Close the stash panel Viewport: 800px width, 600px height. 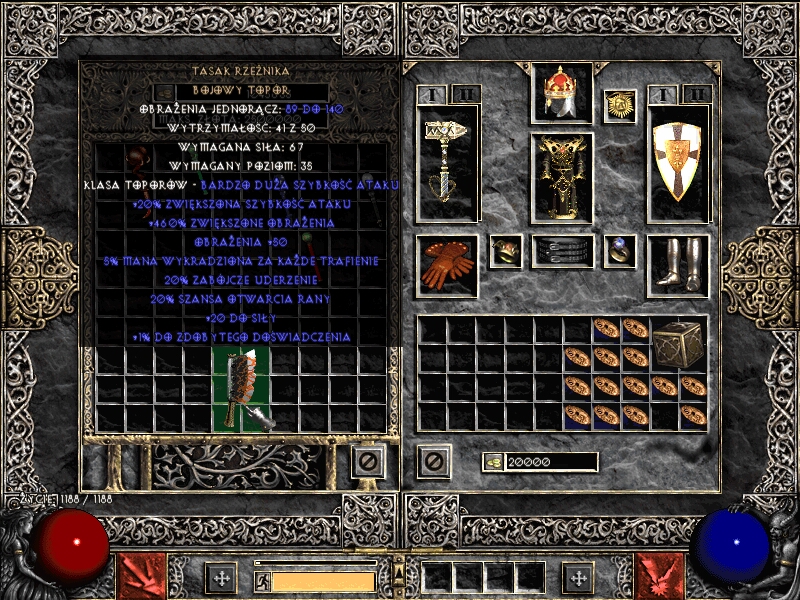click(367, 461)
